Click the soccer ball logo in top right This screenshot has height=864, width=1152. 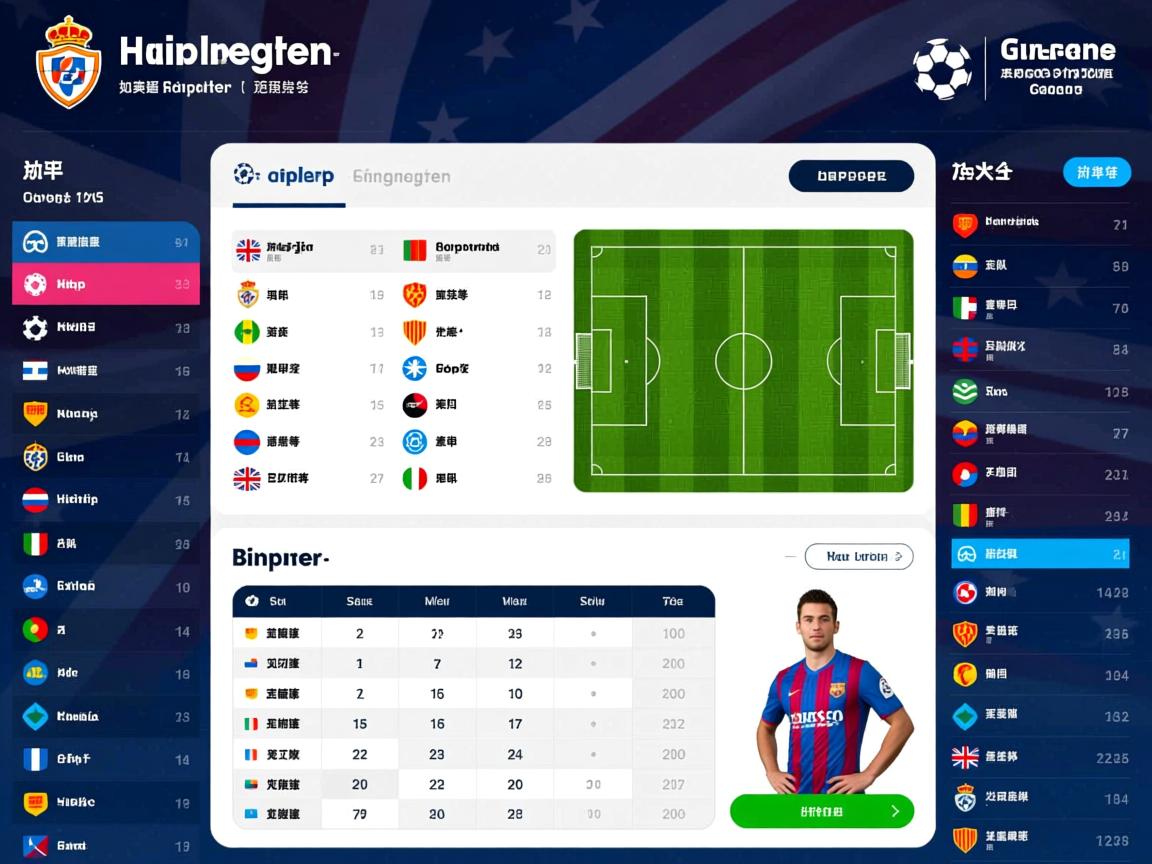[942, 68]
